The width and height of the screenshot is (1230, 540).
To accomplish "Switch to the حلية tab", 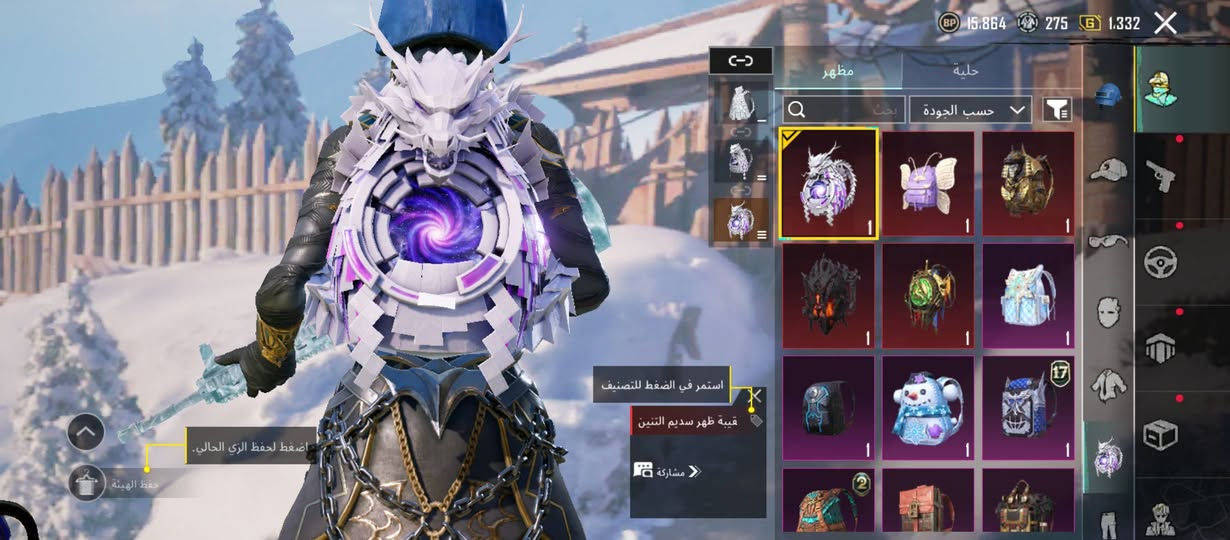I will [966, 71].
